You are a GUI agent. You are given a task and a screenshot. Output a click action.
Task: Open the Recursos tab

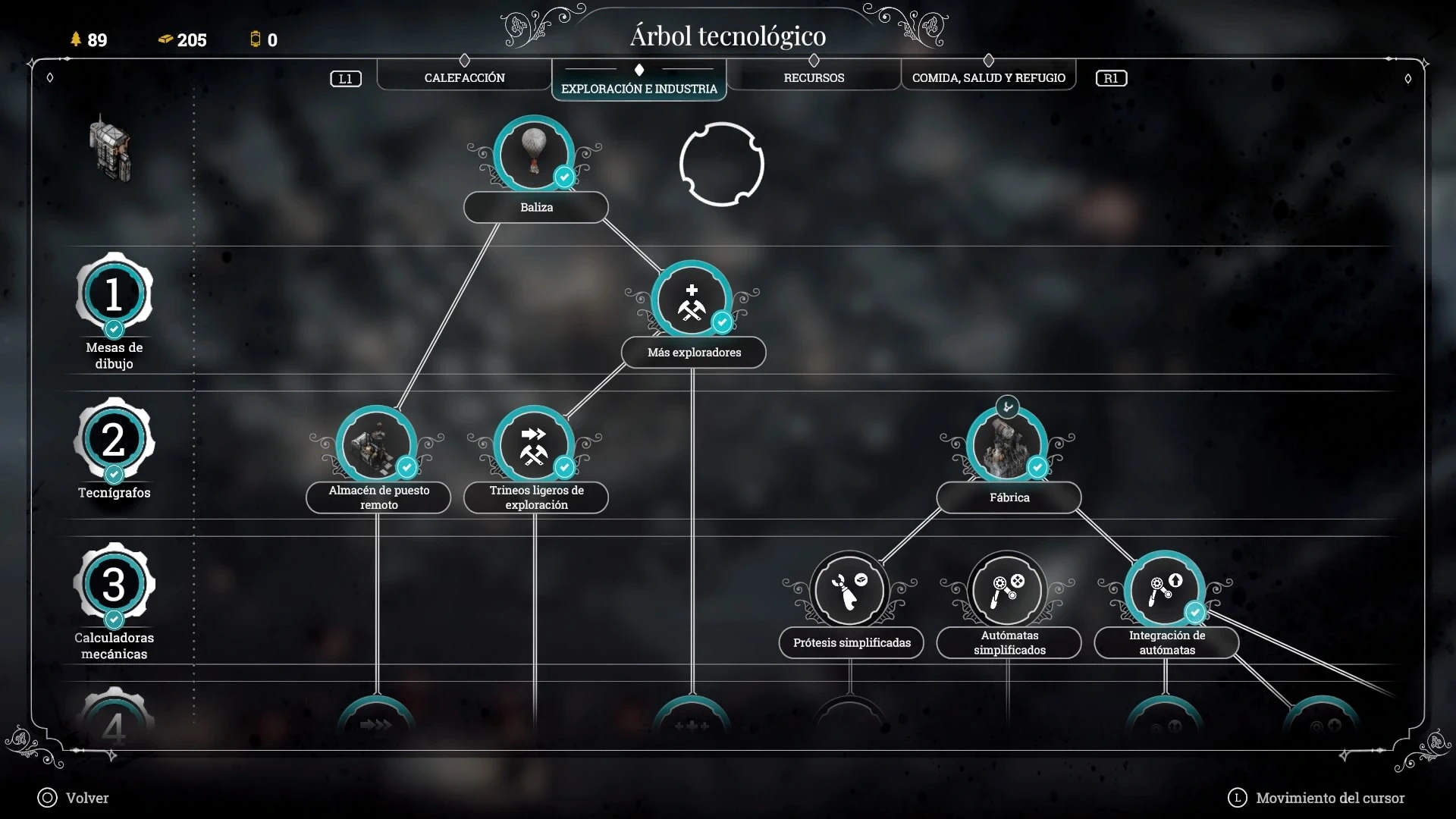click(x=814, y=77)
